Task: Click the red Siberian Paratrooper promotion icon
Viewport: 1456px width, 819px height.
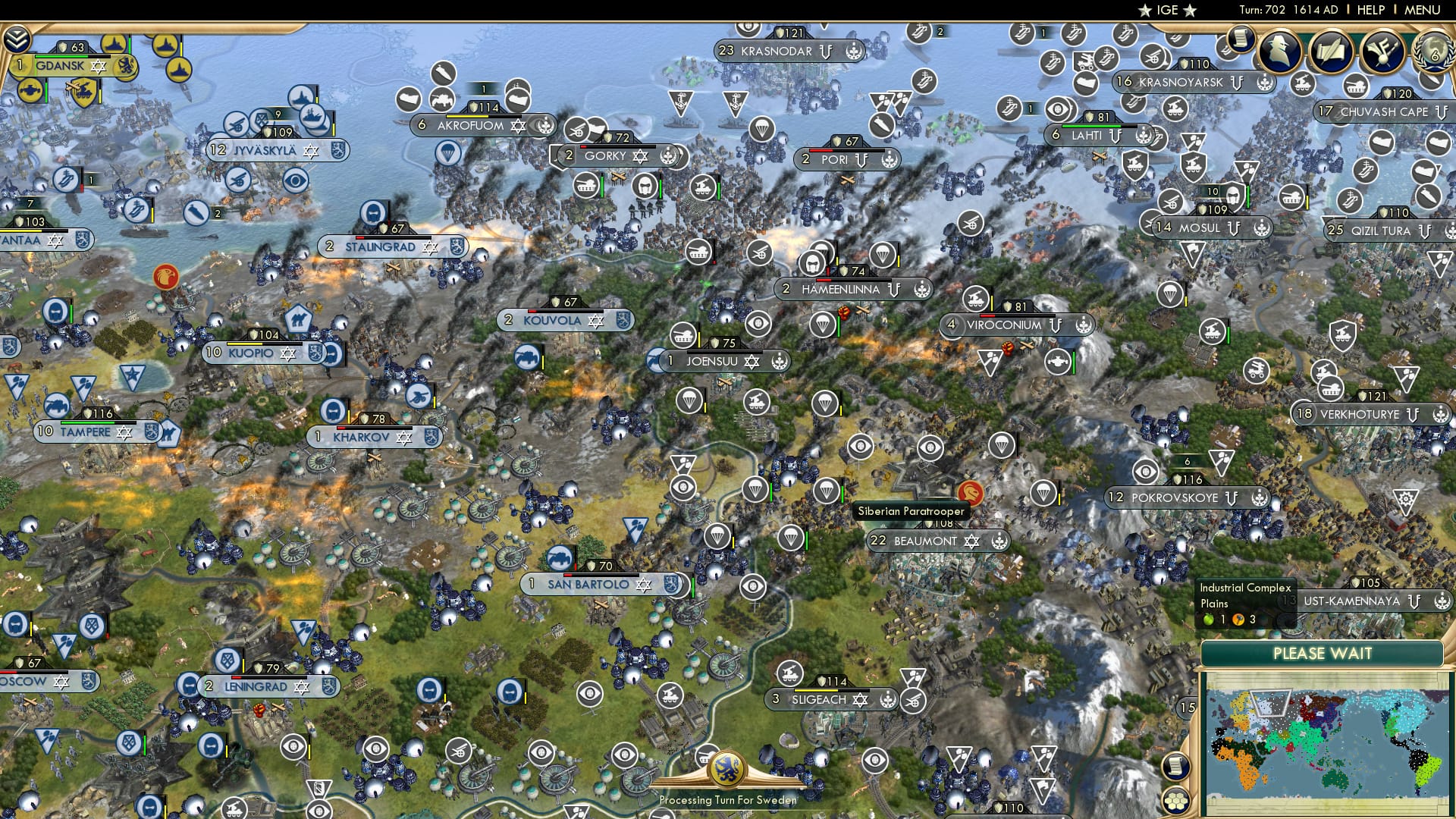Action: pos(966,492)
